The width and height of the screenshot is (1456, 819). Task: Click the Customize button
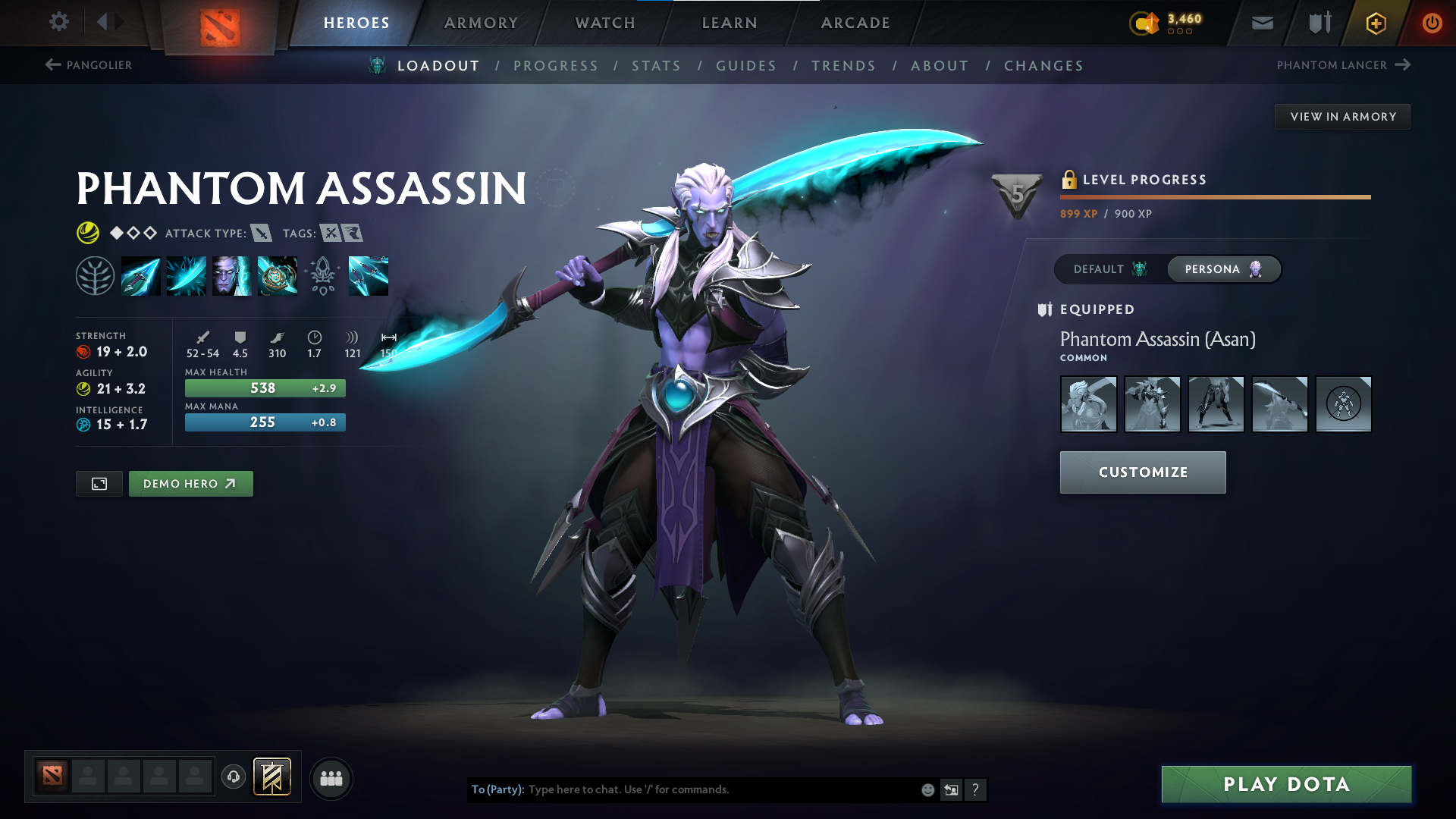(1142, 472)
